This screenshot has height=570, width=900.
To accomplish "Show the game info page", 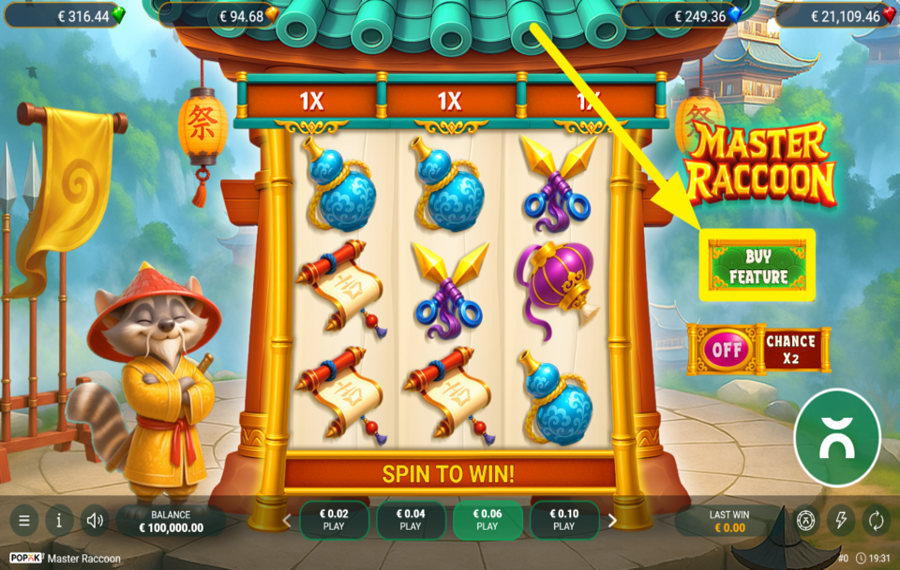I will coord(59,520).
